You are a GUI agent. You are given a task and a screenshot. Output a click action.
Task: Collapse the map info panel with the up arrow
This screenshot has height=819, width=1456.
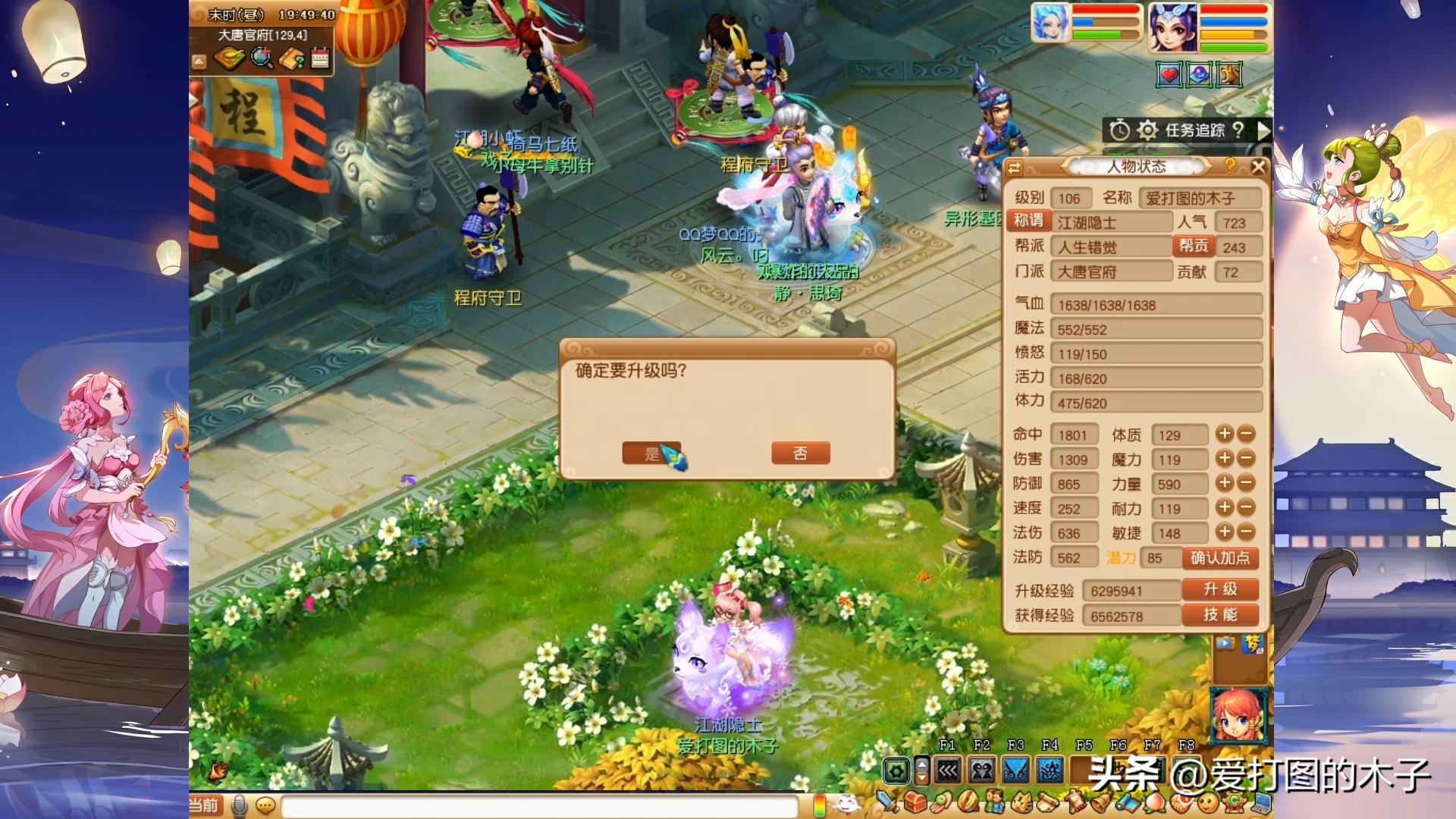[x=199, y=61]
